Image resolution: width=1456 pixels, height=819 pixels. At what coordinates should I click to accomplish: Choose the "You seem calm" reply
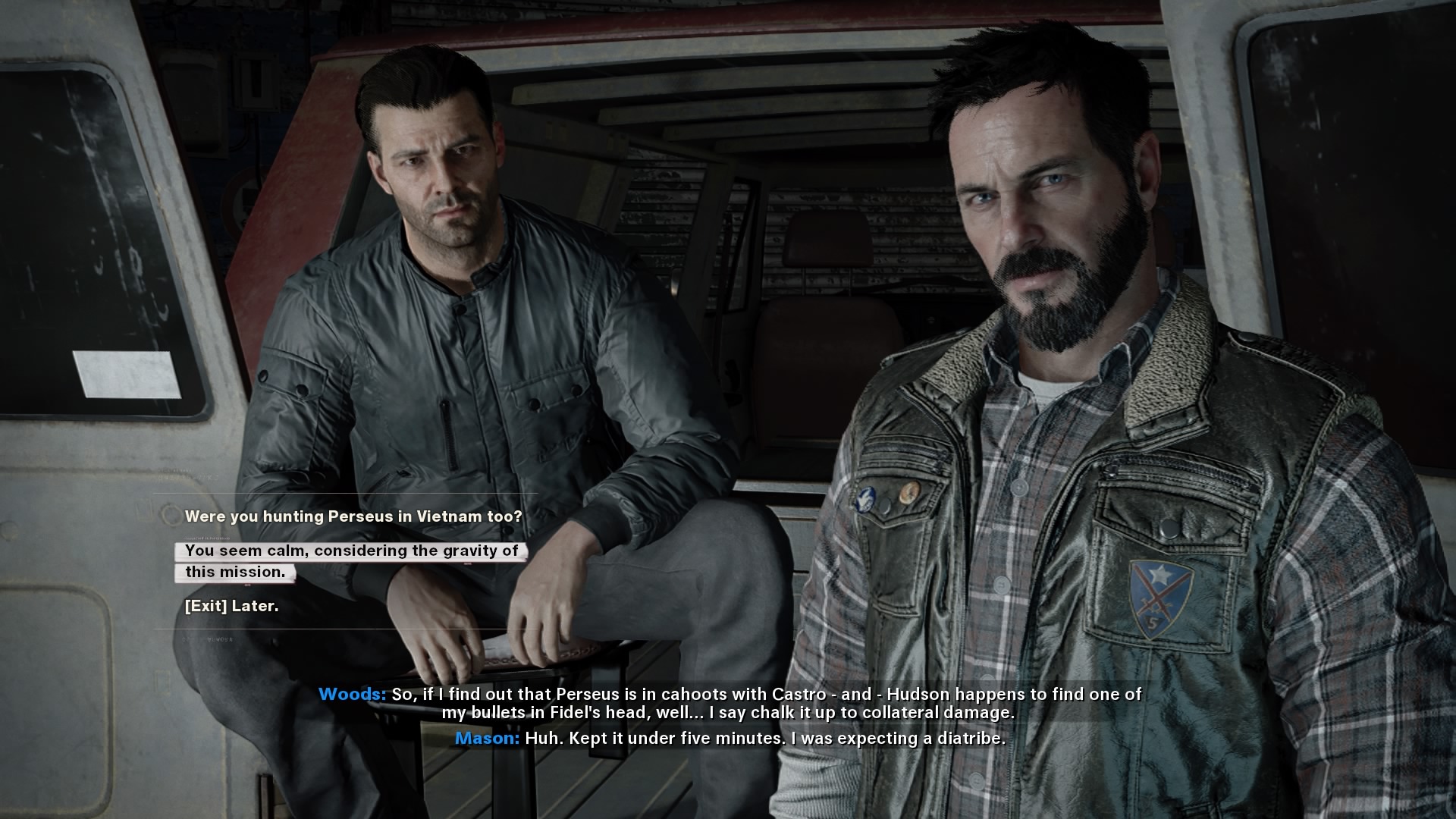(351, 561)
